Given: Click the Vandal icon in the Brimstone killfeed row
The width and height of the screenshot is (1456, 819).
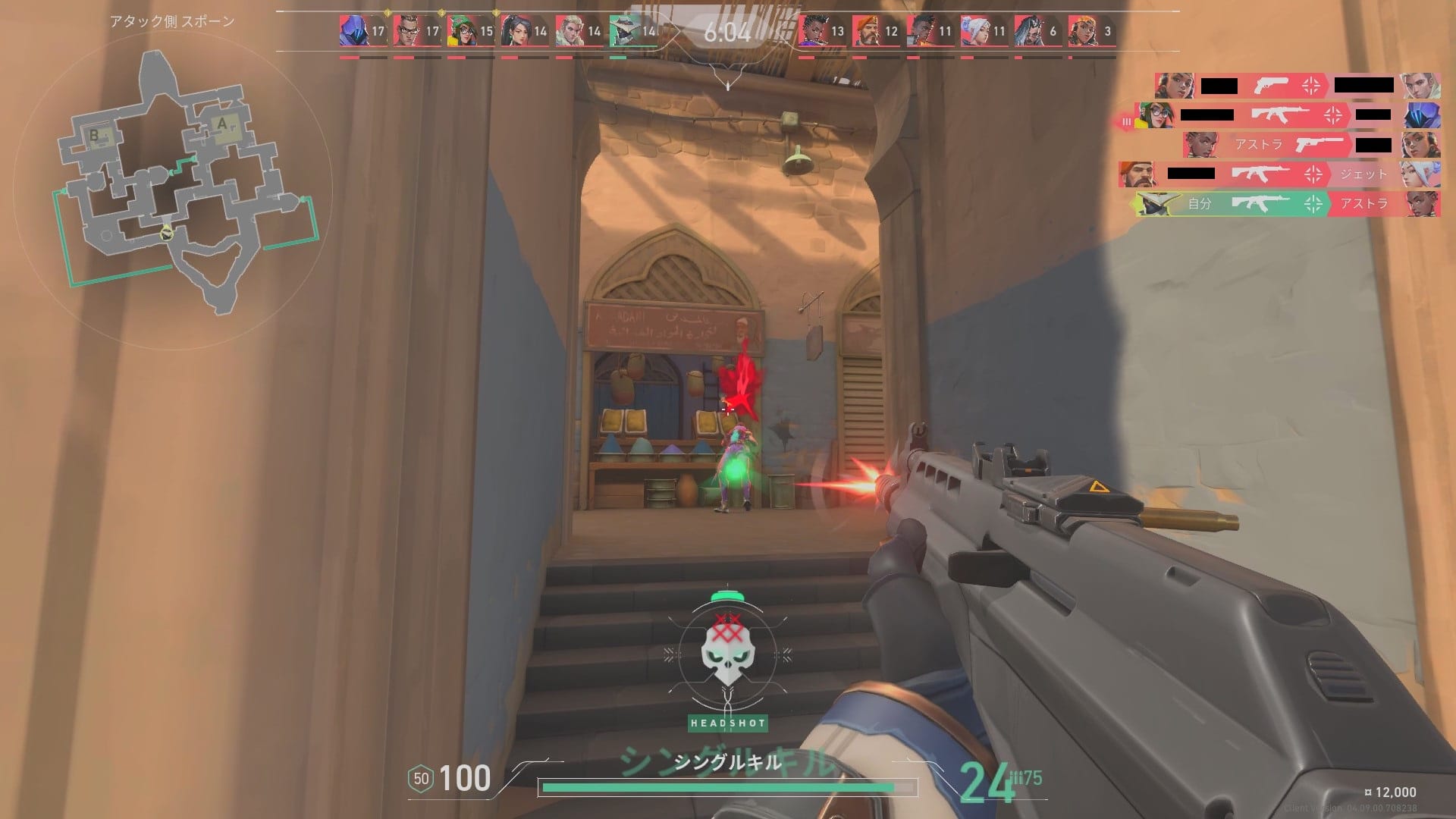Looking at the screenshot, I should [x=1259, y=174].
